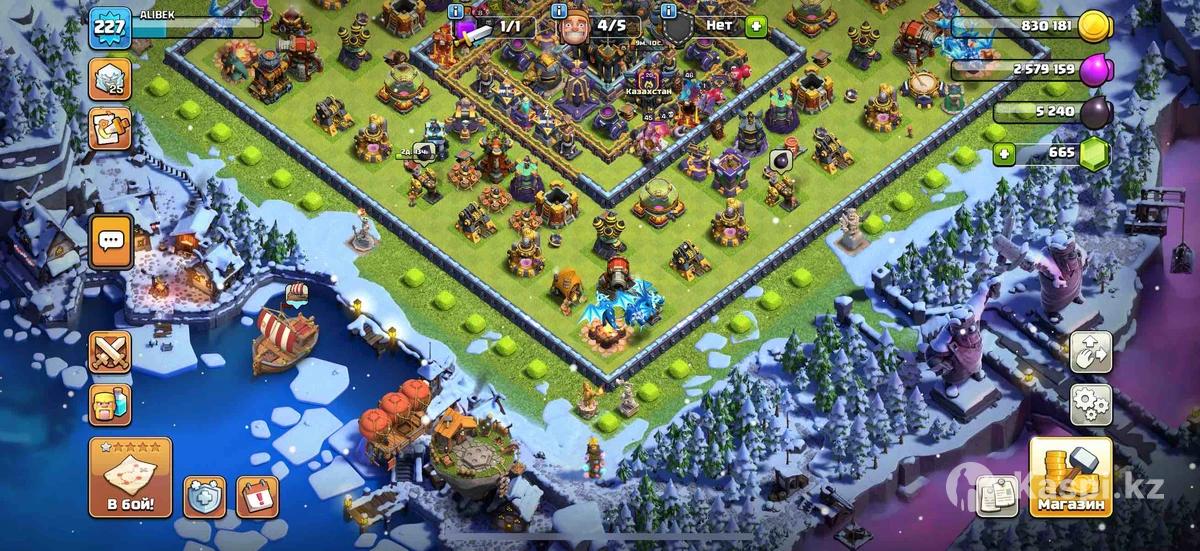Show the shield status icon
1200x551 pixels.
(x=204, y=496)
